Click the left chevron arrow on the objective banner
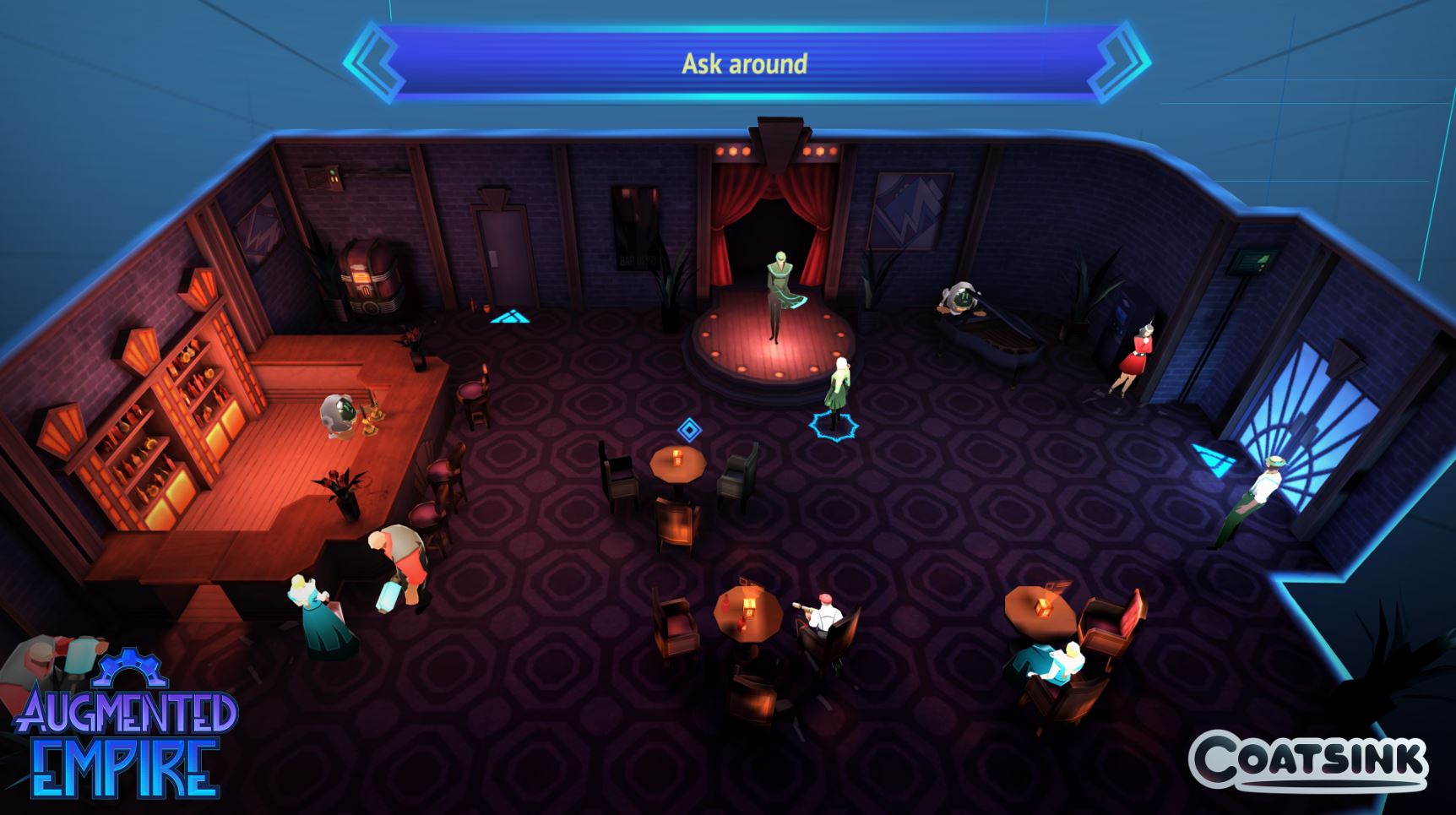 (x=375, y=62)
